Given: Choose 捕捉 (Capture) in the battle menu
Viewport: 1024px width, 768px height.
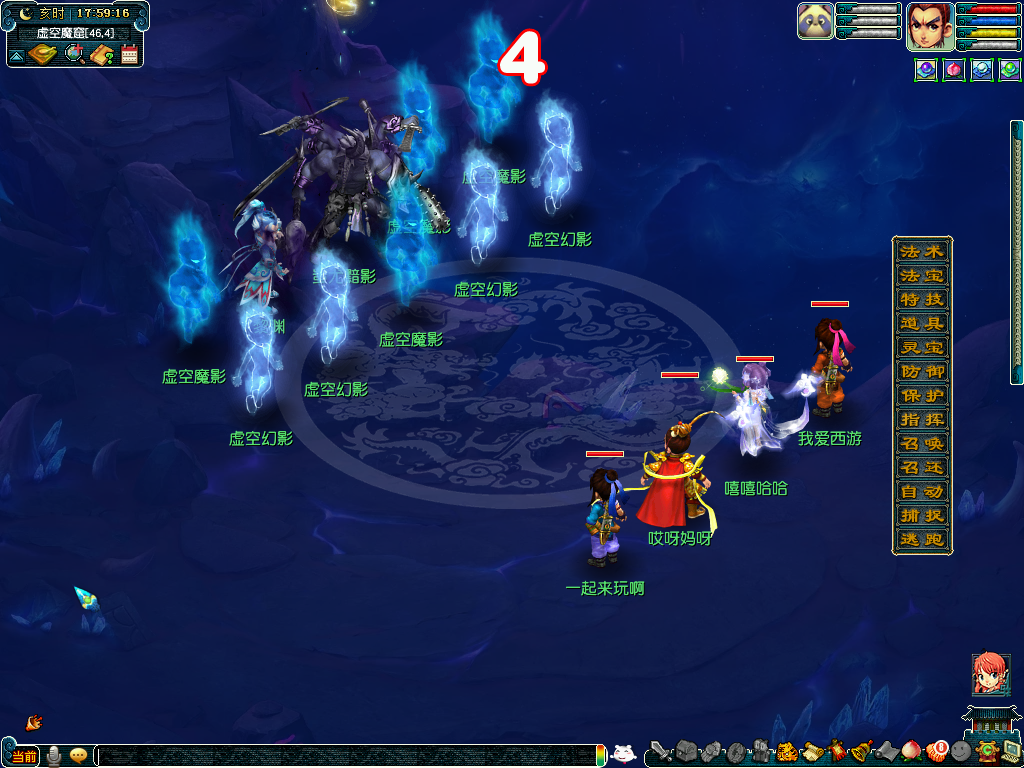Looking at the screenshot, I should [x=922, y=516].
